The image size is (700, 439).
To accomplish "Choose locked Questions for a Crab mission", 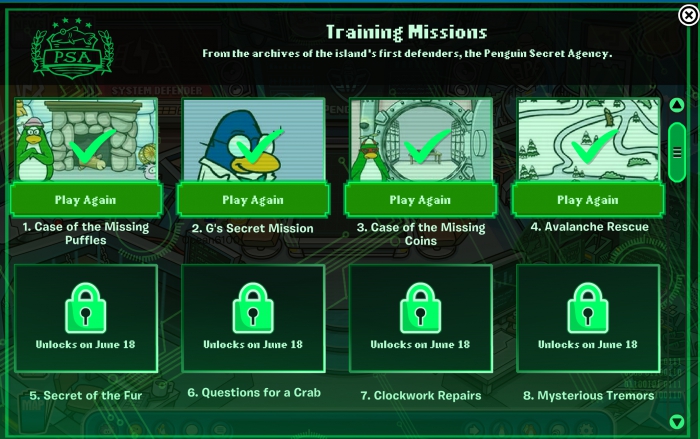I will (253, 322).
